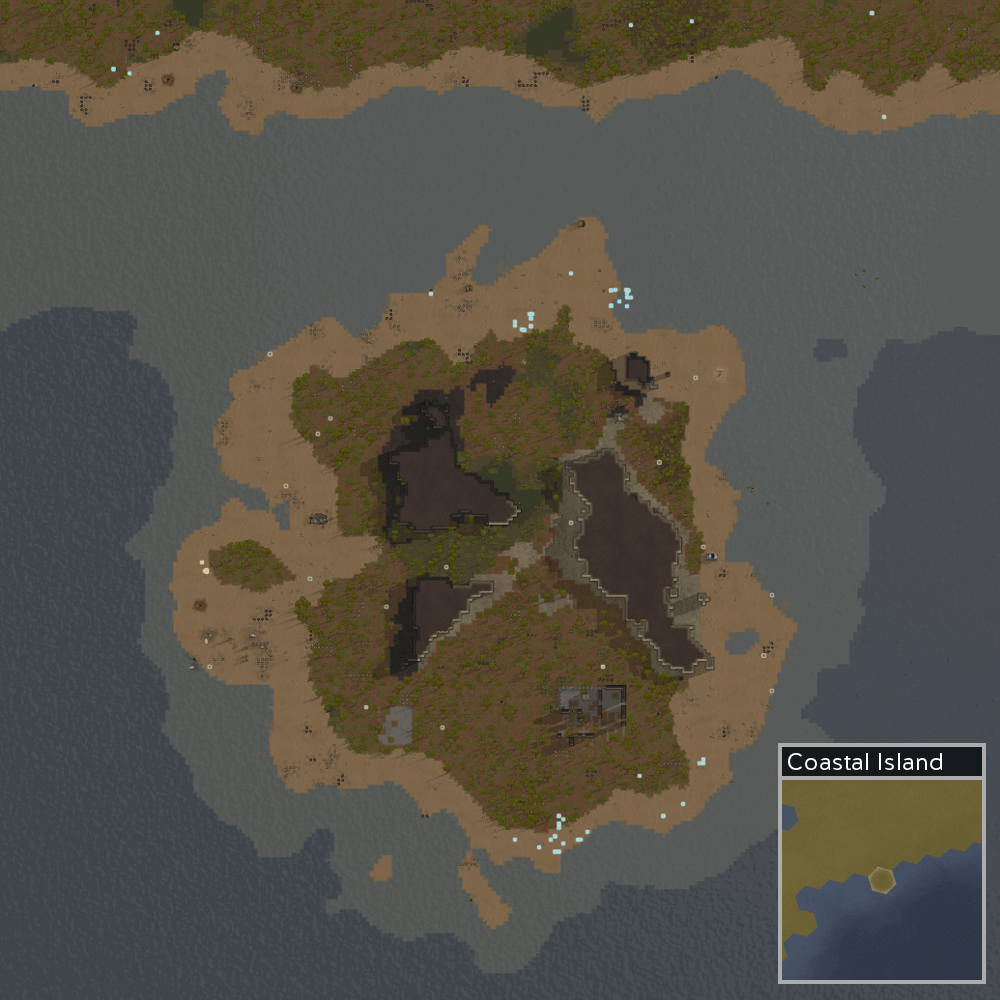Click the Coastal Island world map inset
This screenshot has height=1000, width=1000.
[x=881, y=877]
